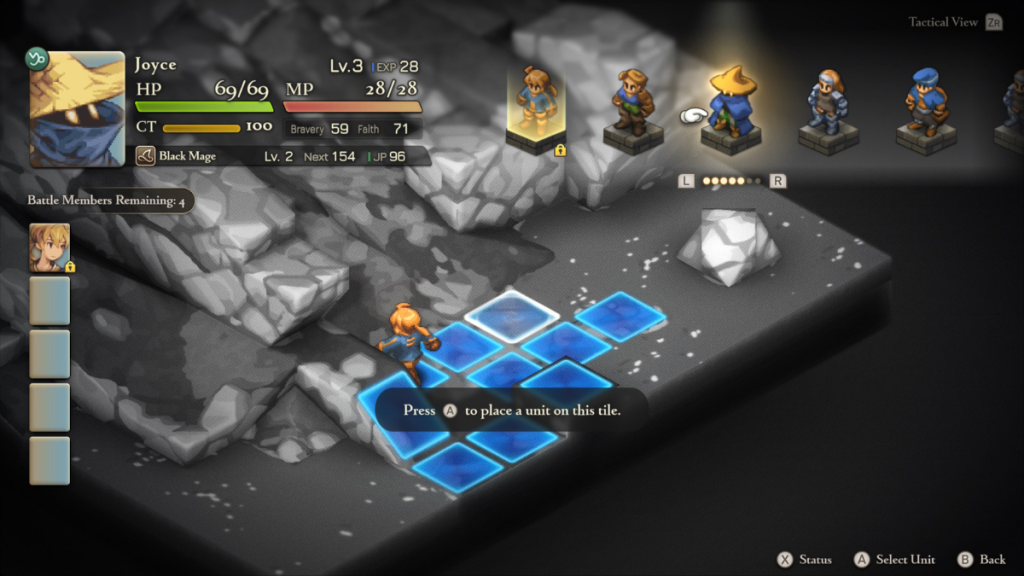Open Joyce's large character portrait
Screen dimensions: 1024x576
[77, 109]
